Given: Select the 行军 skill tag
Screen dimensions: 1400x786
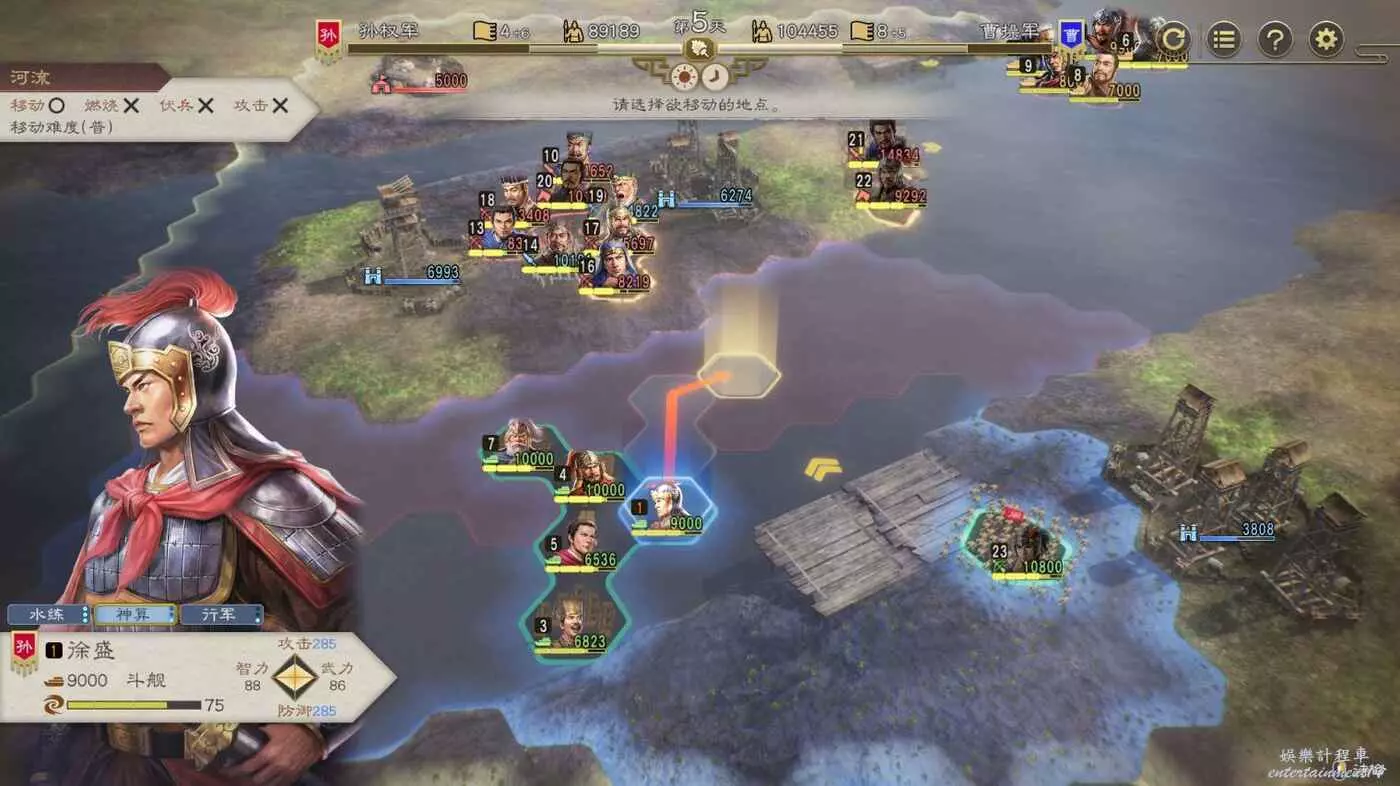Looking at the screenshot, I should pyautogui.click(x=222, y=614).
